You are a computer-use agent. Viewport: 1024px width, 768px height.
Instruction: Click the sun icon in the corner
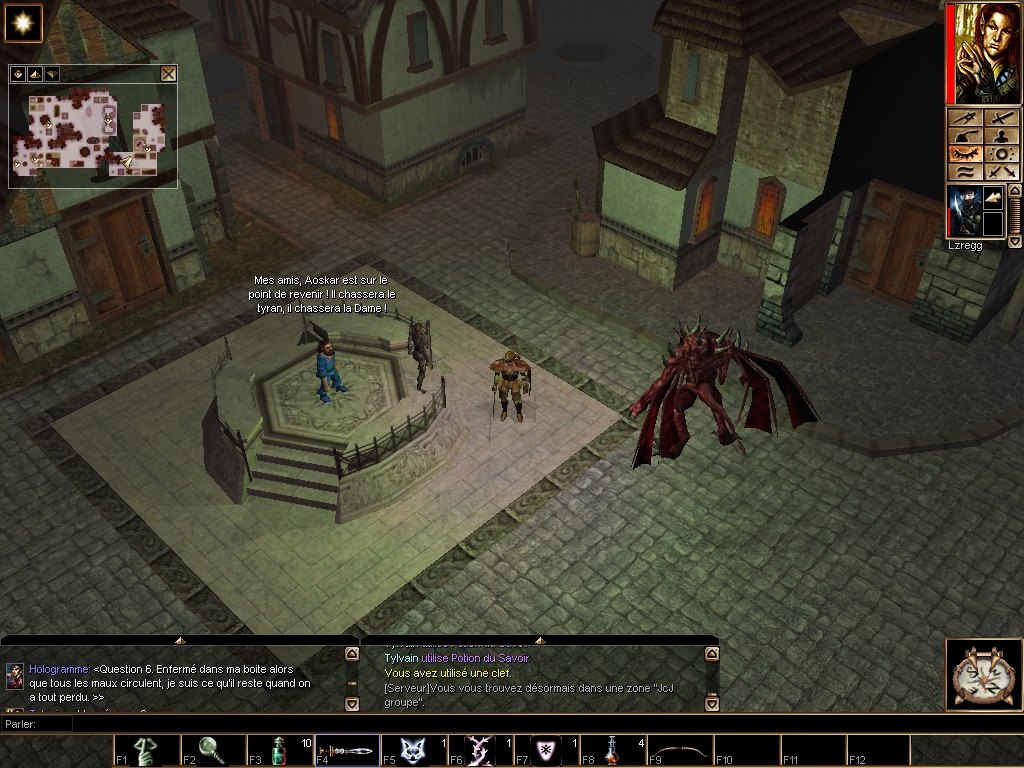point(21,21)
